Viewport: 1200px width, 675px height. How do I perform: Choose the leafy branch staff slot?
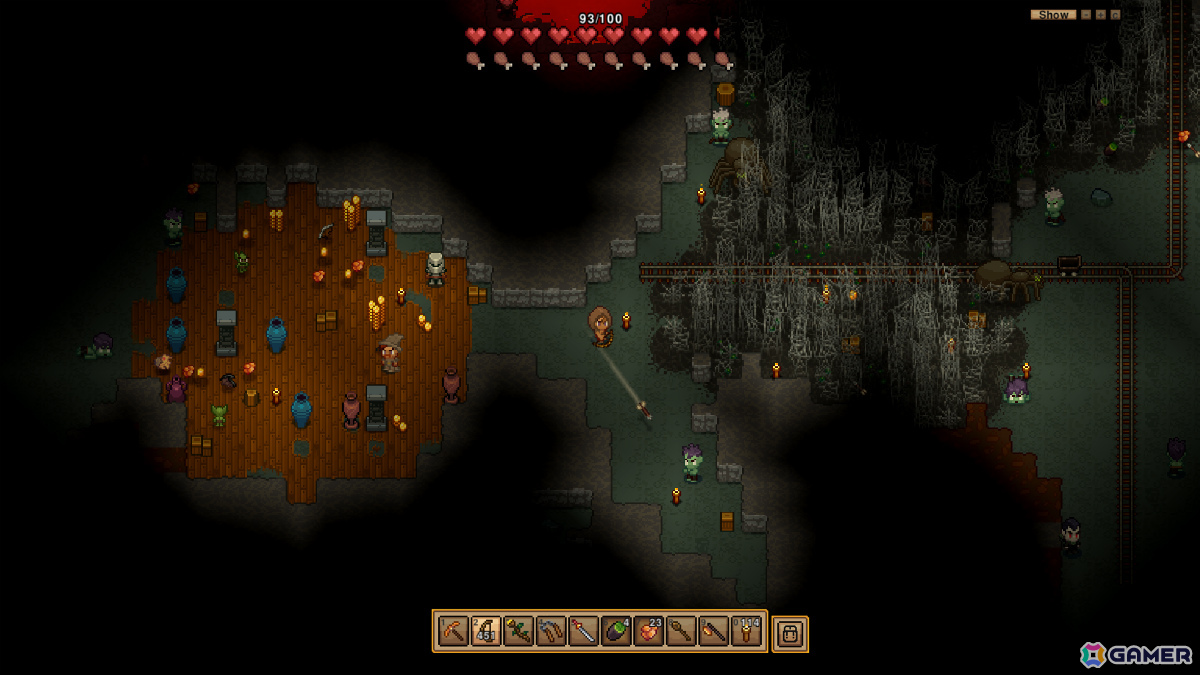point(519,632)
